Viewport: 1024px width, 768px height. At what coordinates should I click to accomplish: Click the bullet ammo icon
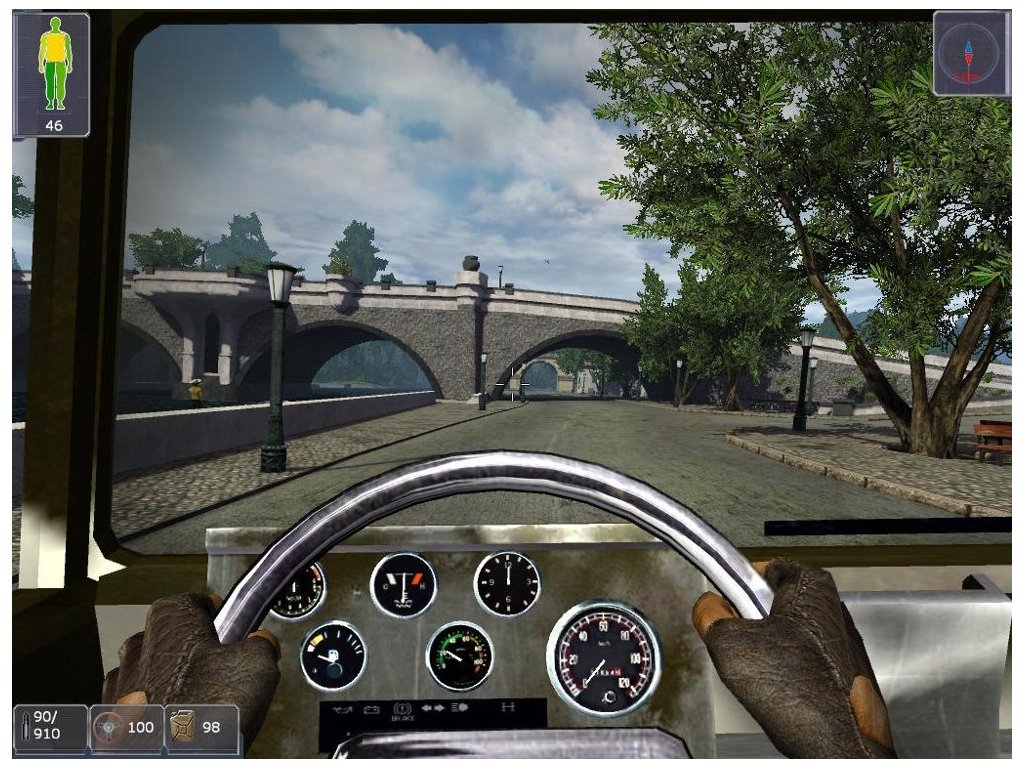click(24, 728)
